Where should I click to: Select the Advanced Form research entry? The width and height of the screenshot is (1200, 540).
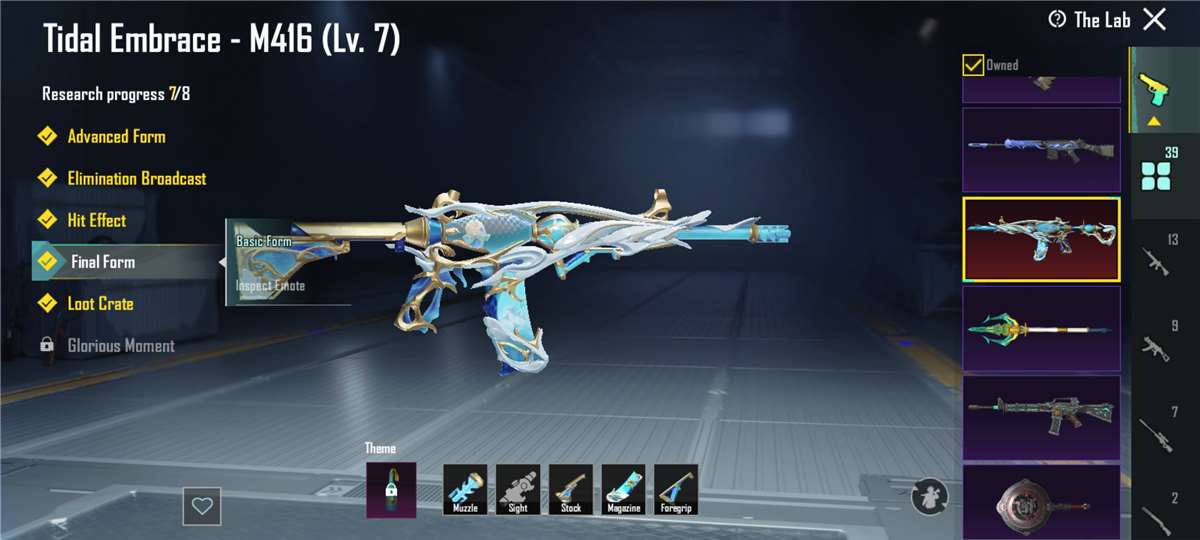coord(115,137)
